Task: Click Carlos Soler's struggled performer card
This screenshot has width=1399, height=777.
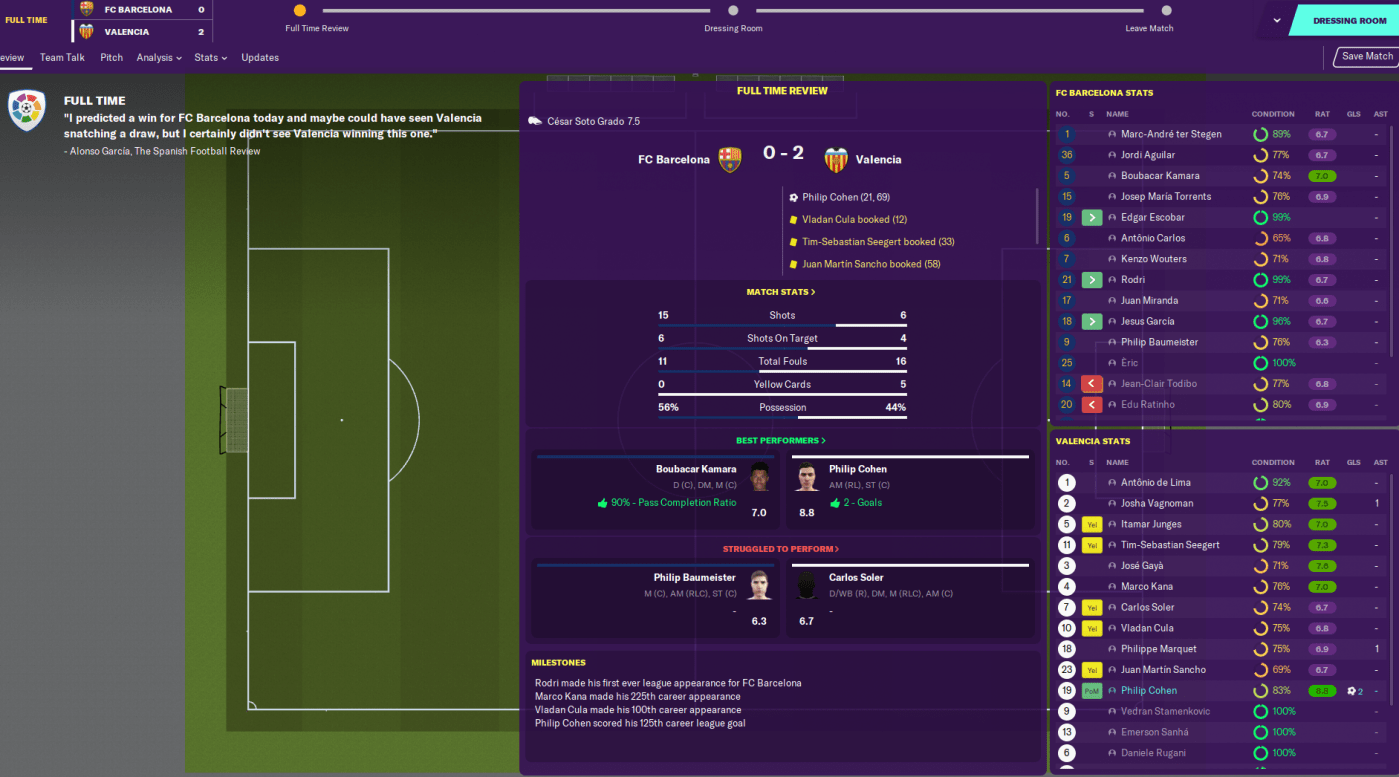Action: (910, 598)
